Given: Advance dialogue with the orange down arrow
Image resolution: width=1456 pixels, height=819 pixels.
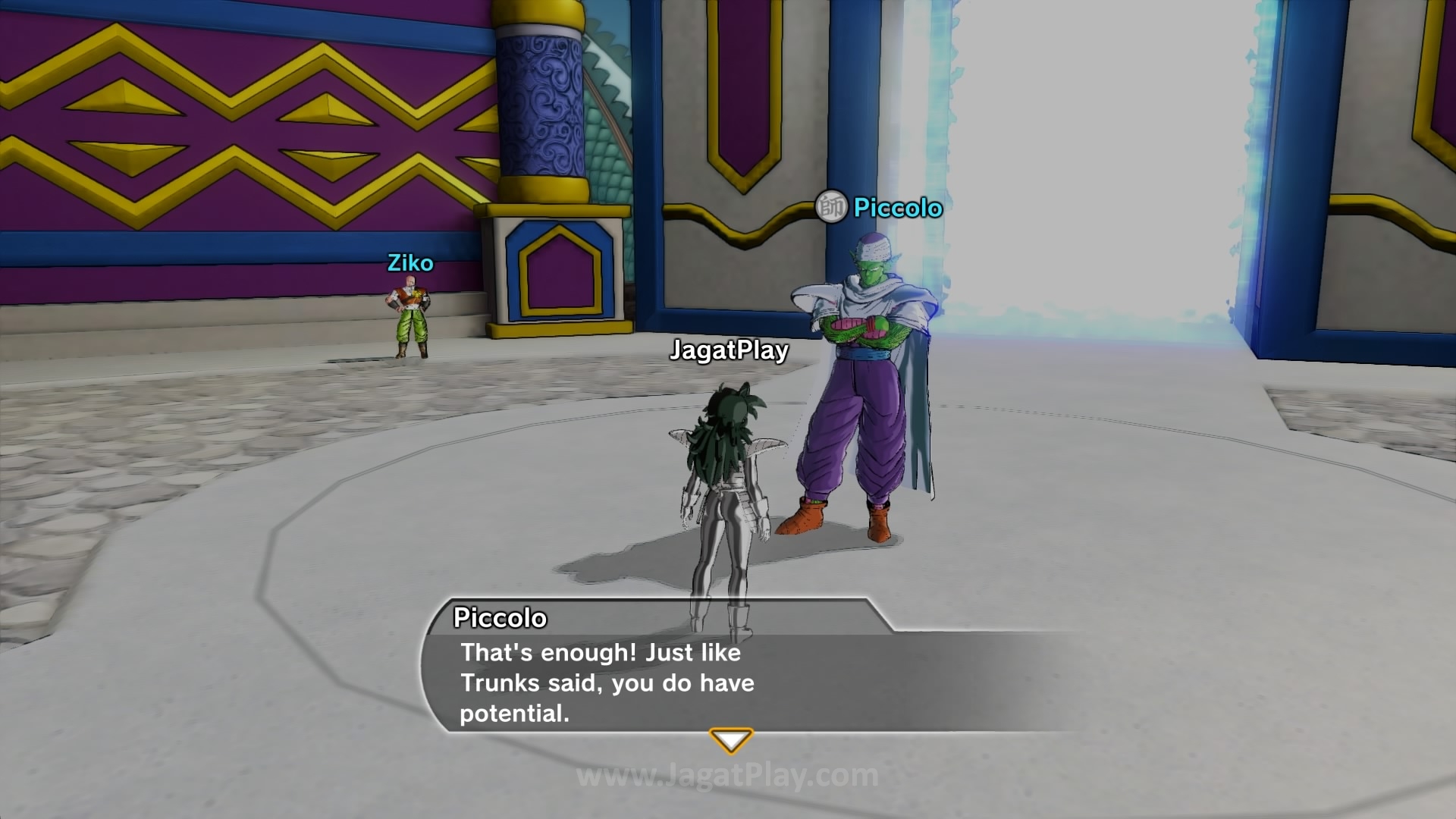Looking at the screenshot, I should coord(730,739).
